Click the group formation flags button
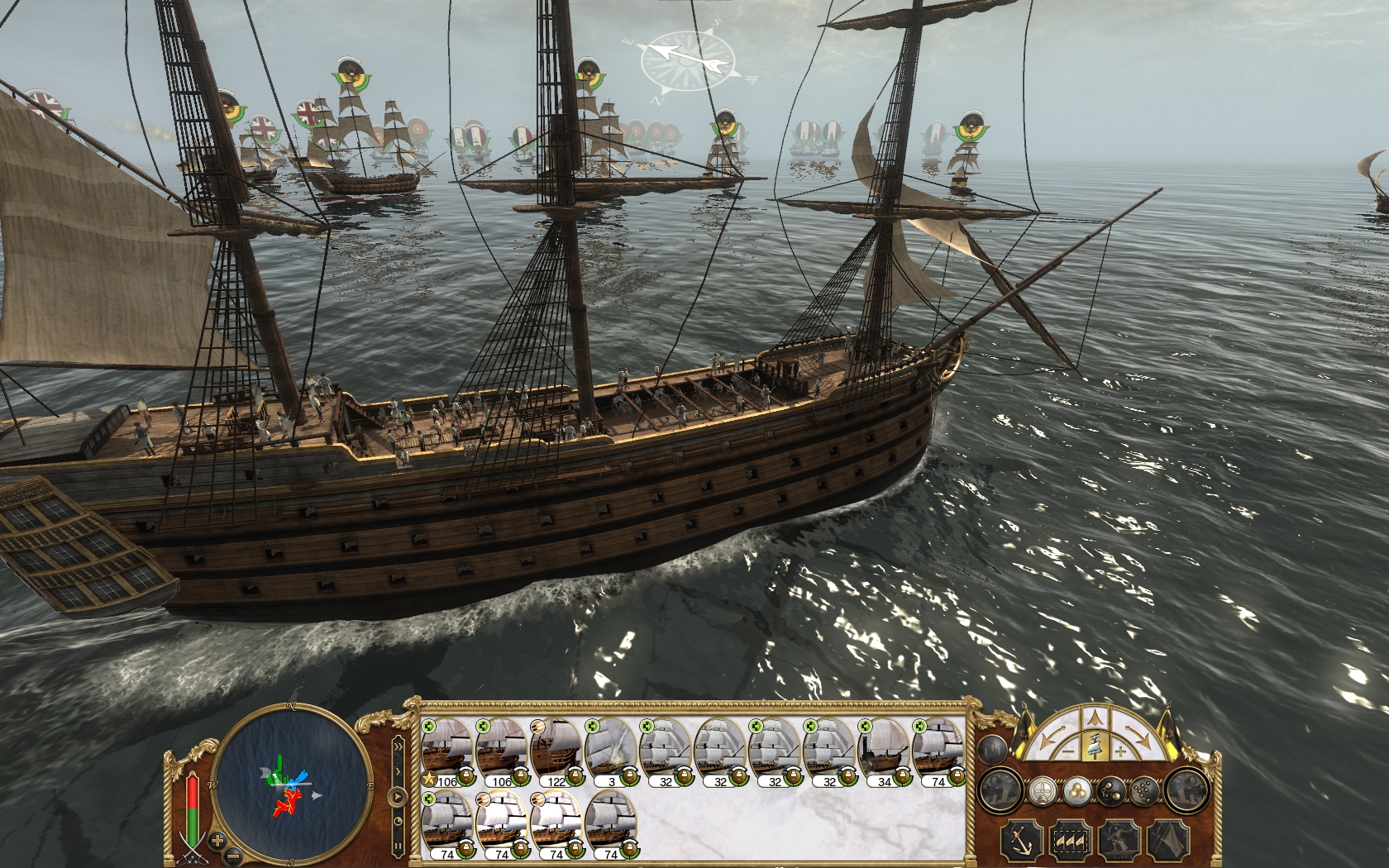Image resolution: width=1389 pixels, height=868 pixels. click(x=1070, y=840)
